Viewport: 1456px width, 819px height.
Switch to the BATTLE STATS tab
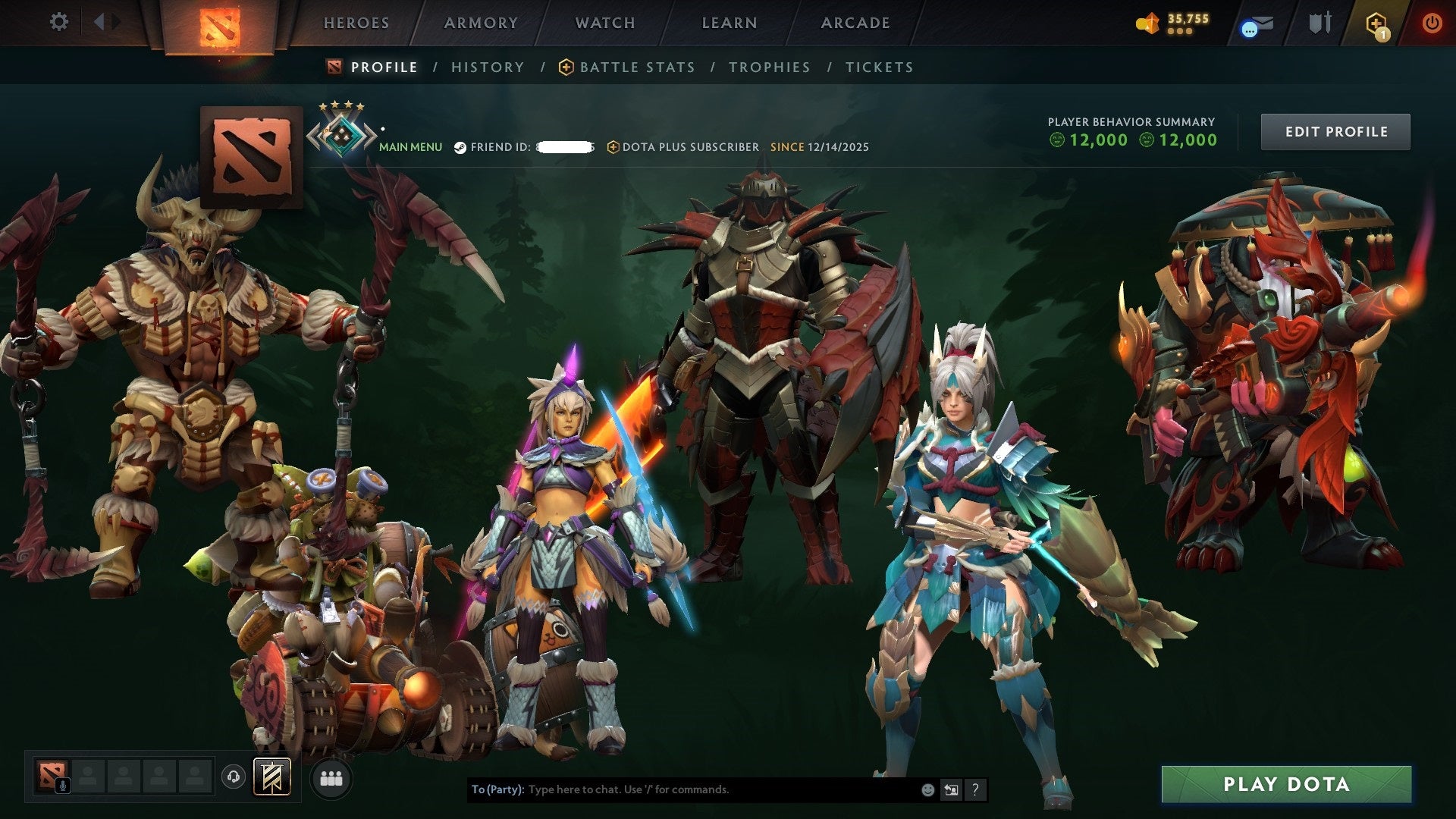click(635, 67)
